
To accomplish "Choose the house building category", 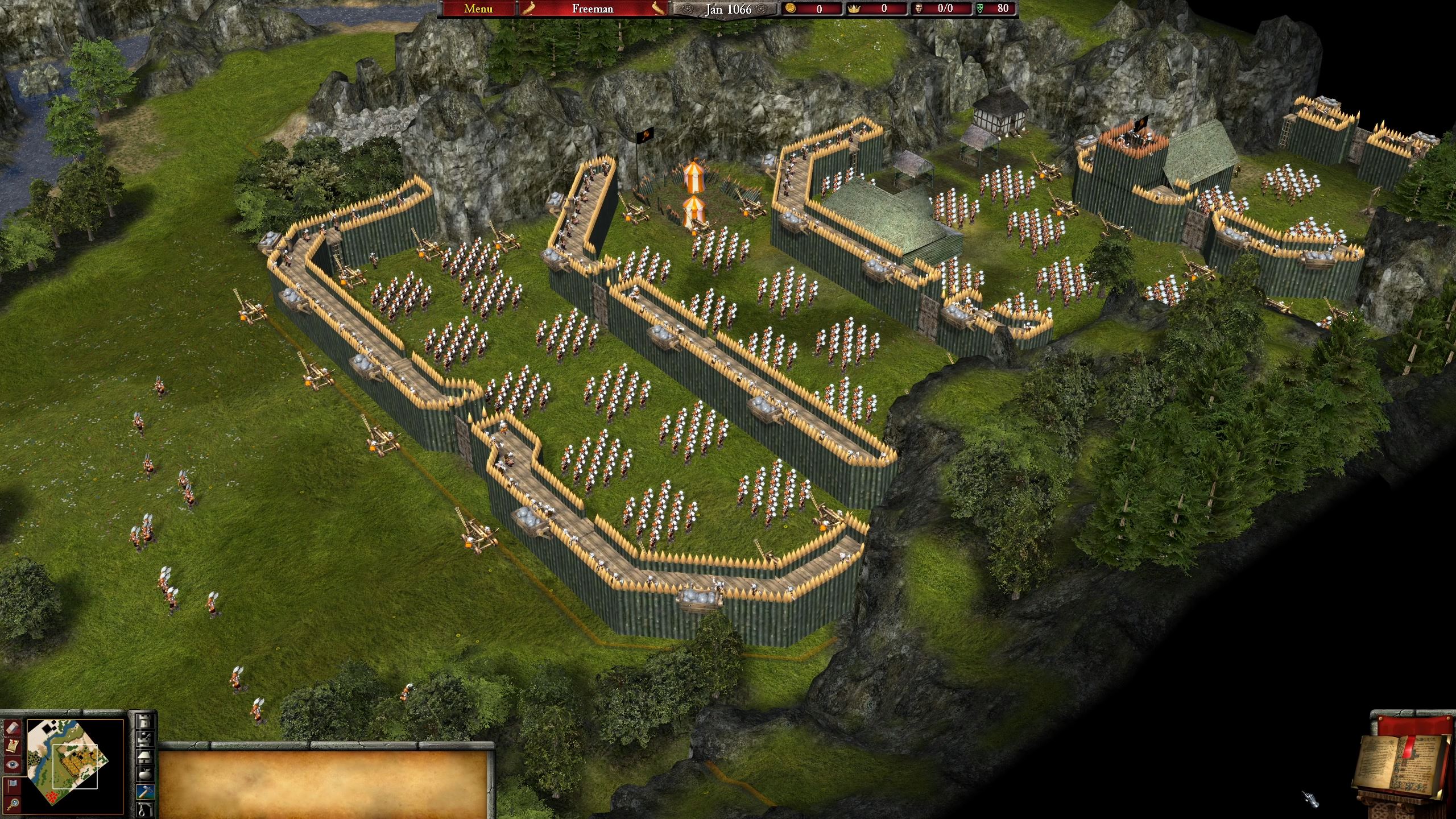I will coord(146,756).
